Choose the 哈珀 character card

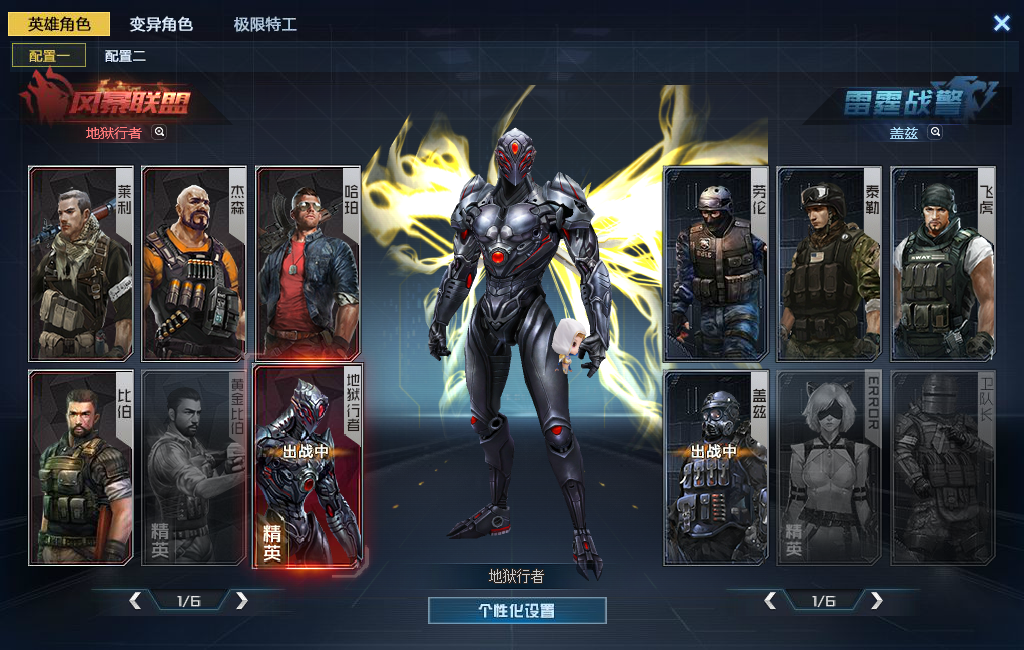coord(308,263)
